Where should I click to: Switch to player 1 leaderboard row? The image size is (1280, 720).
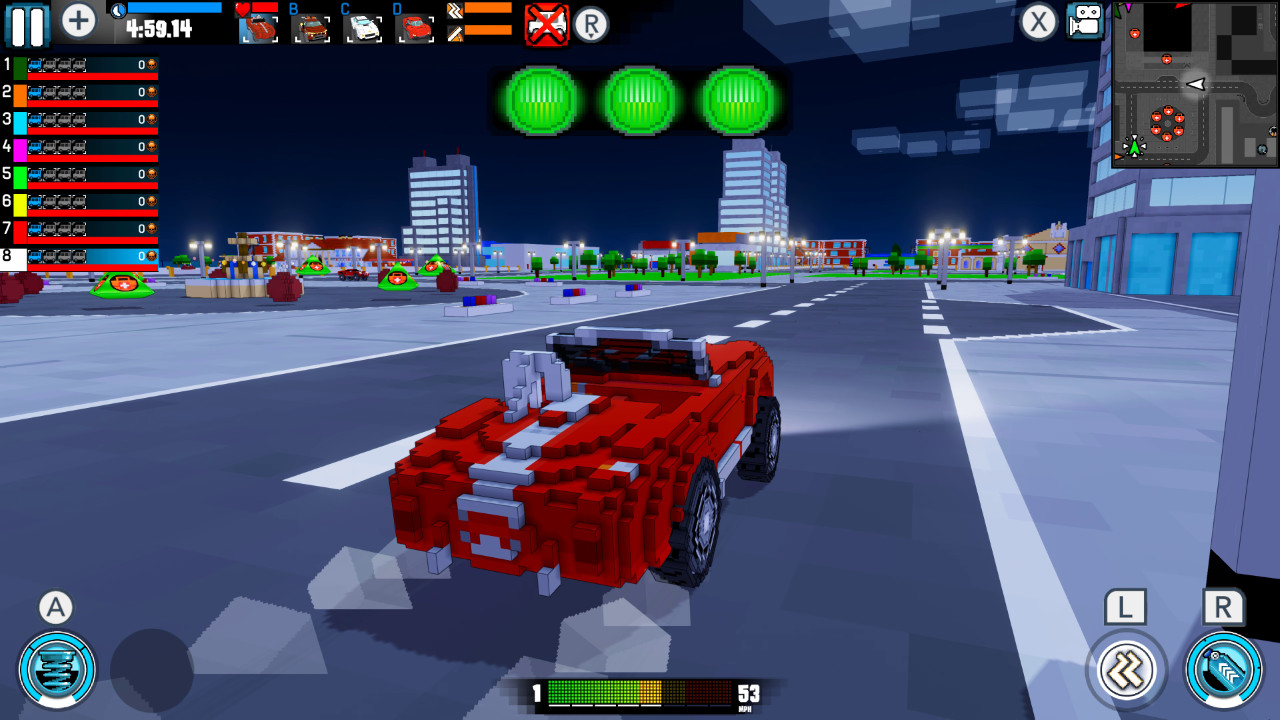tap(80, 67)
